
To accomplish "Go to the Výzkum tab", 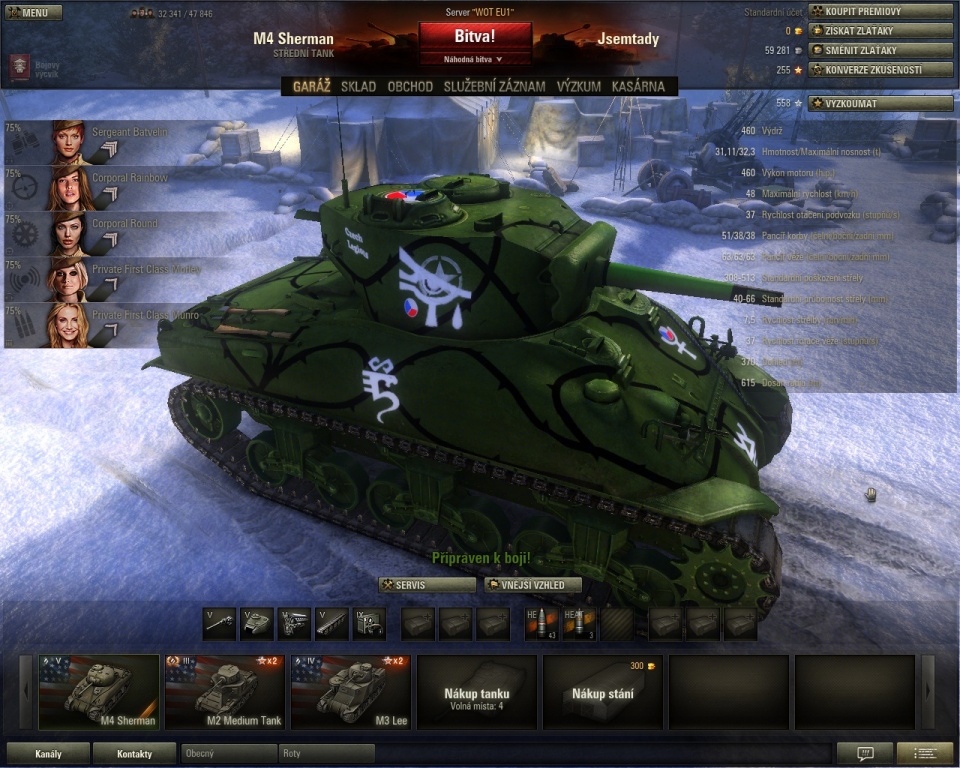I will pyautogui.click(x=579, y=87).
